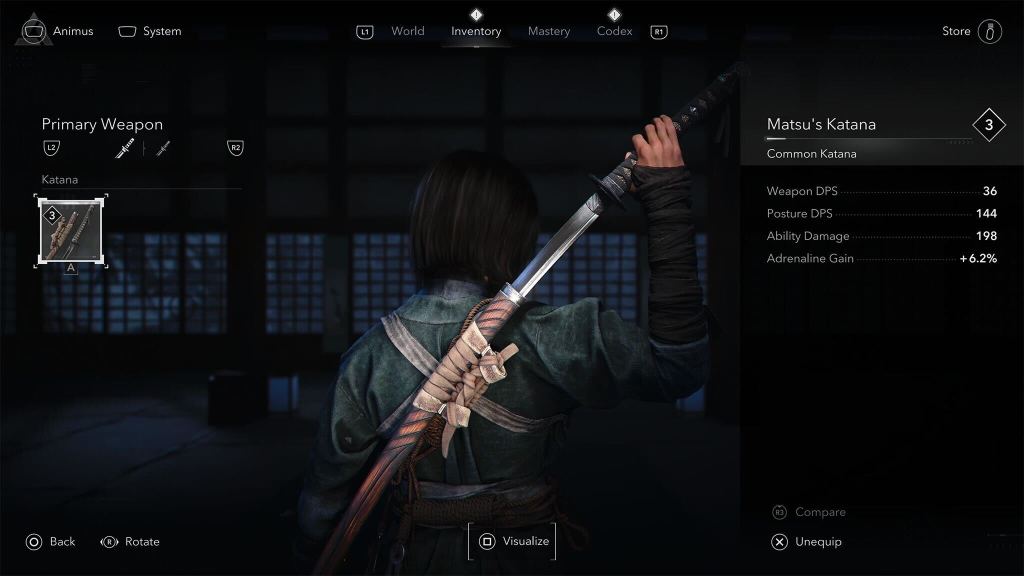Select Matsu's Katana inventory slot
Screen dimensions: 1024x576
67,231
